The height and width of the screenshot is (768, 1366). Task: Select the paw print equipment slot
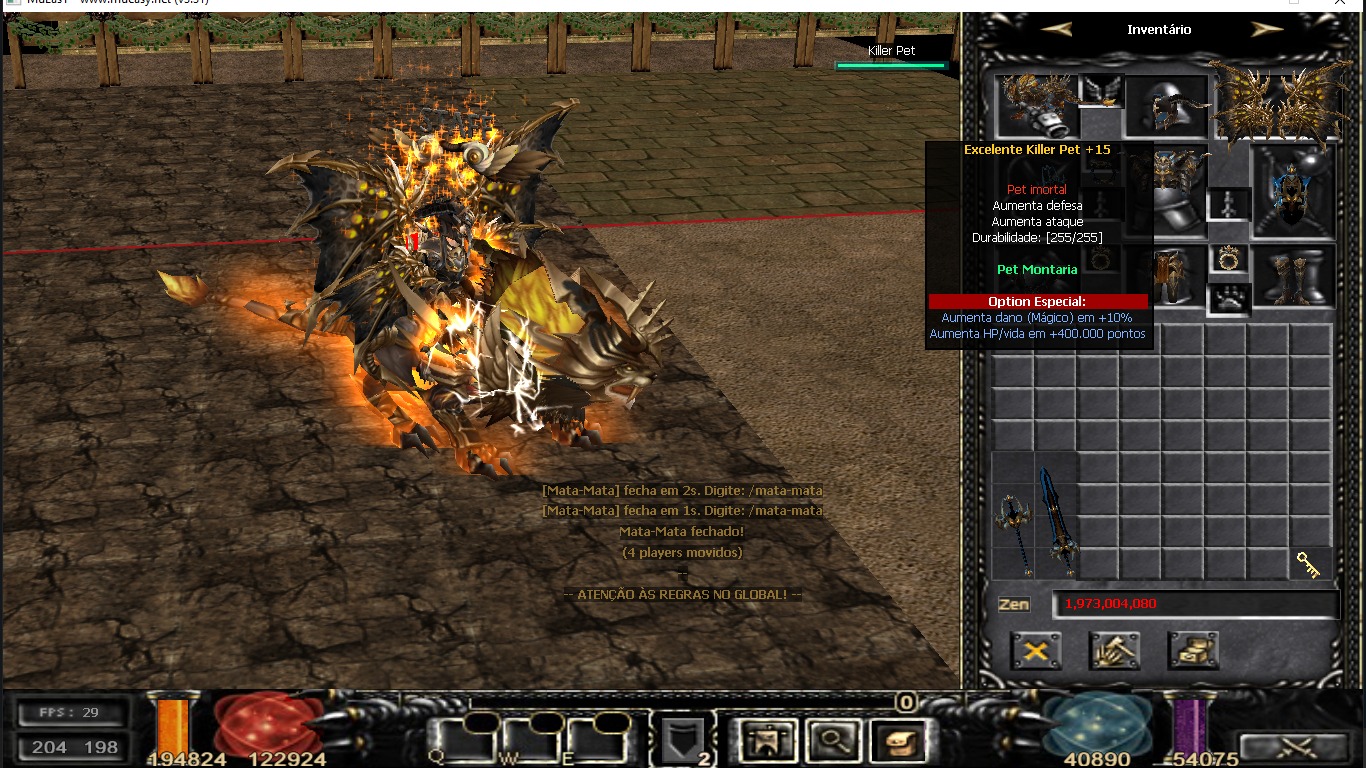pos(1229,298)
